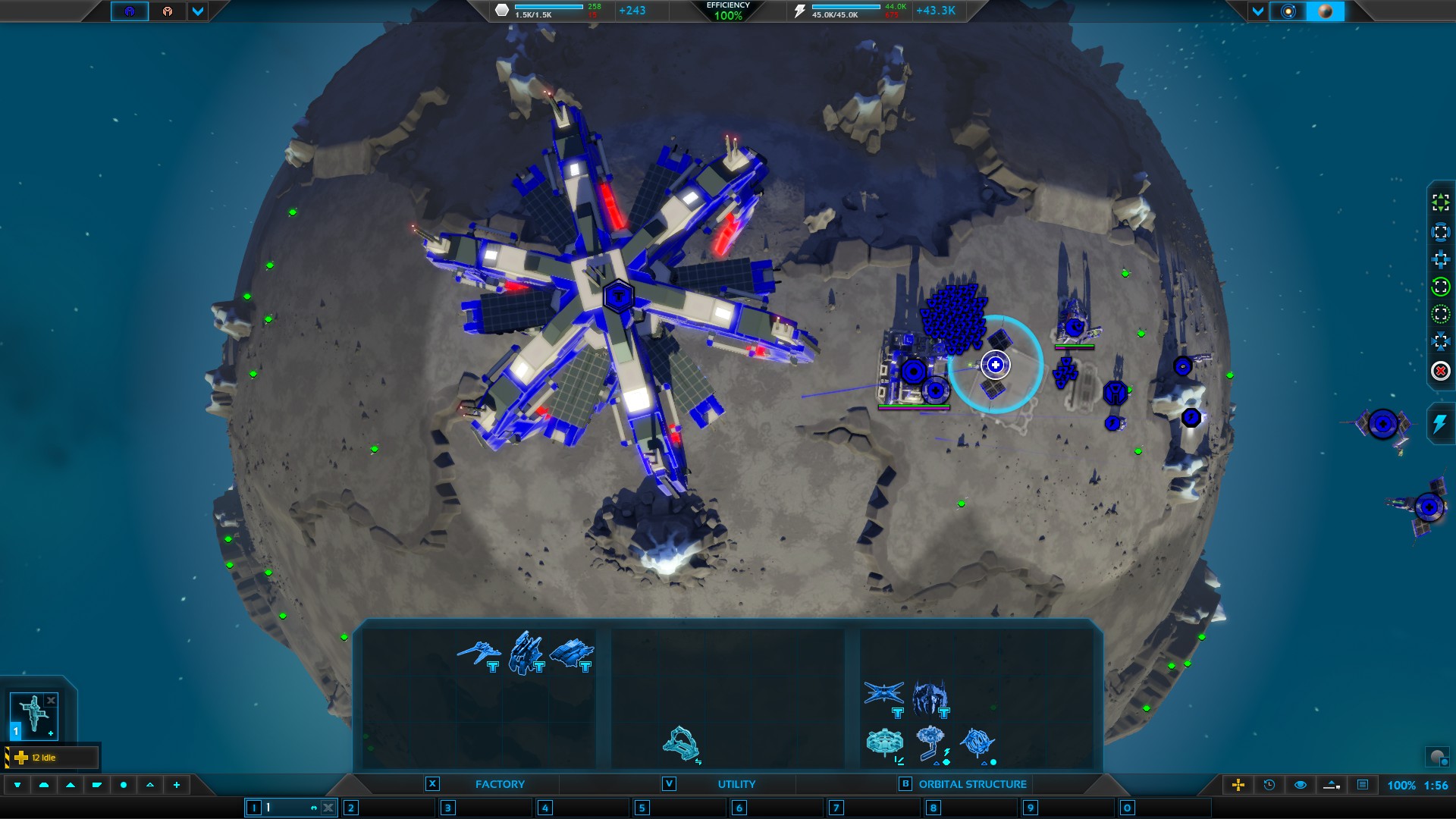Click the planet minimap toggle at bottom right
Screen dimensions: 1456x819
click(1437, 757)
